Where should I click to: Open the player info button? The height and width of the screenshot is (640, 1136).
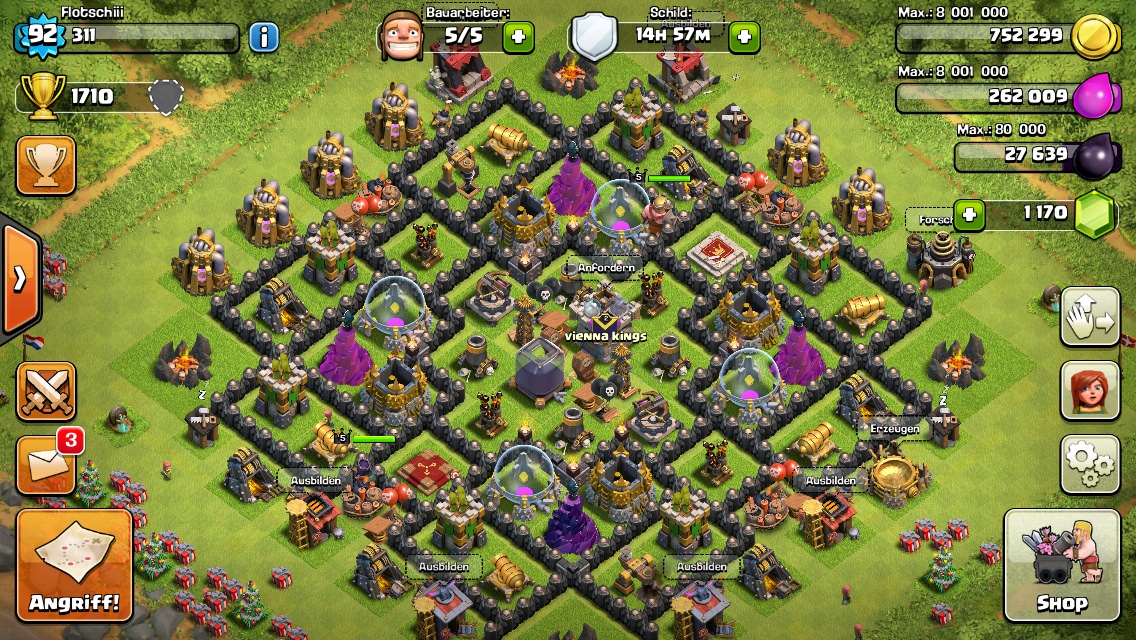(264, 38)
